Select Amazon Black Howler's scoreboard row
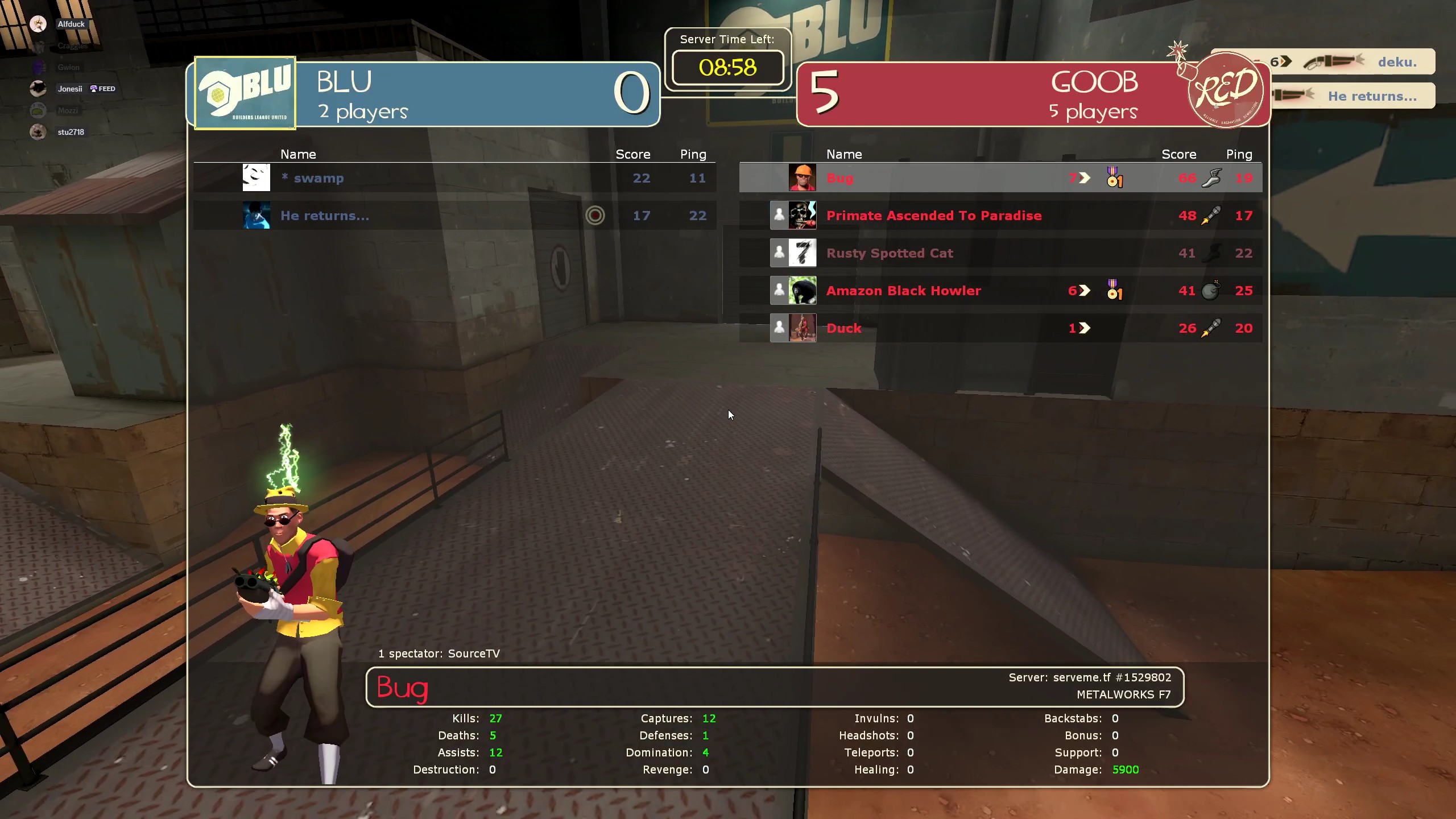Screen dimensions: 1456x819 tap(1000, 291)
